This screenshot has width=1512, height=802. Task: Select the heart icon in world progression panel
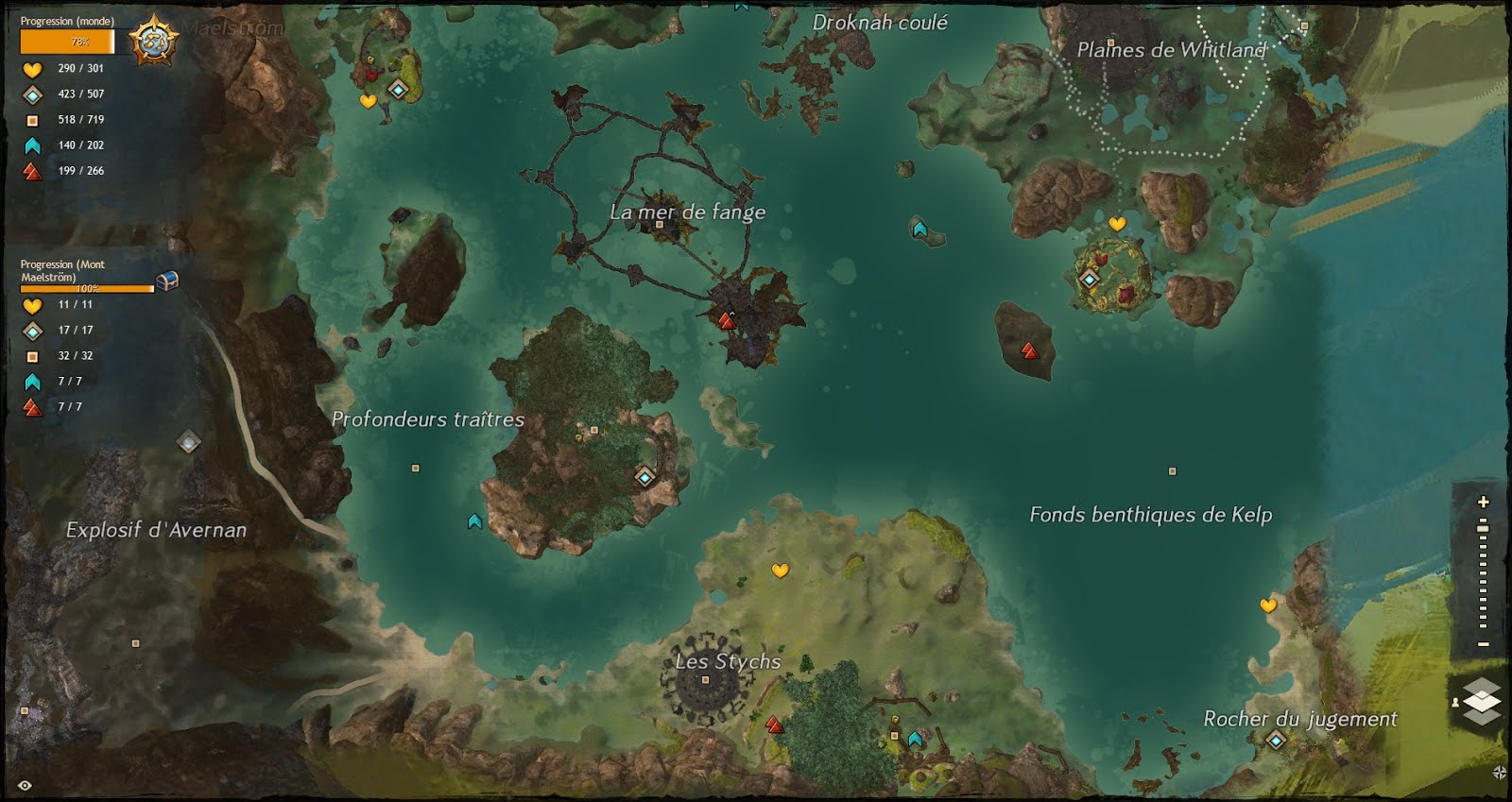31,68
